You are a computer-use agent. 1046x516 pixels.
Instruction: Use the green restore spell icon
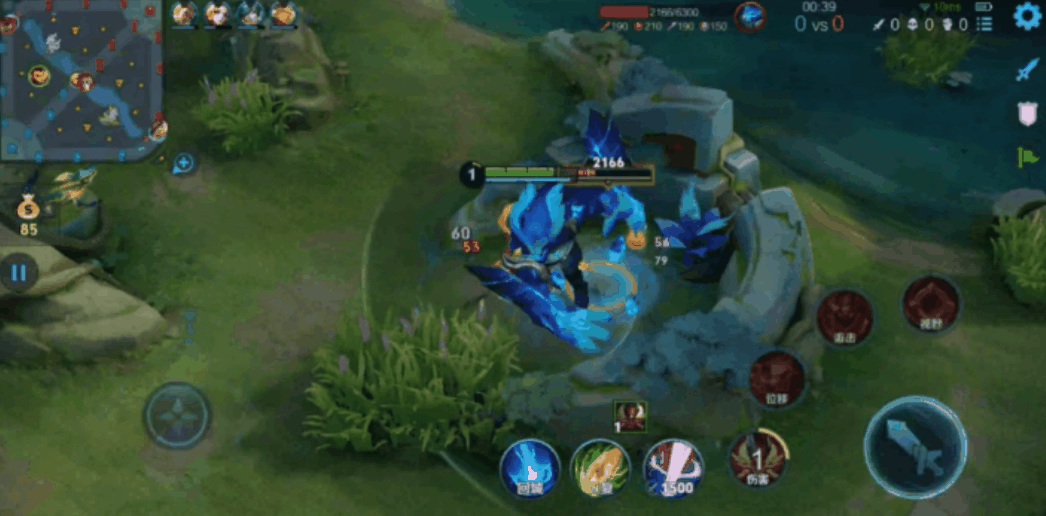click(600, 468)
